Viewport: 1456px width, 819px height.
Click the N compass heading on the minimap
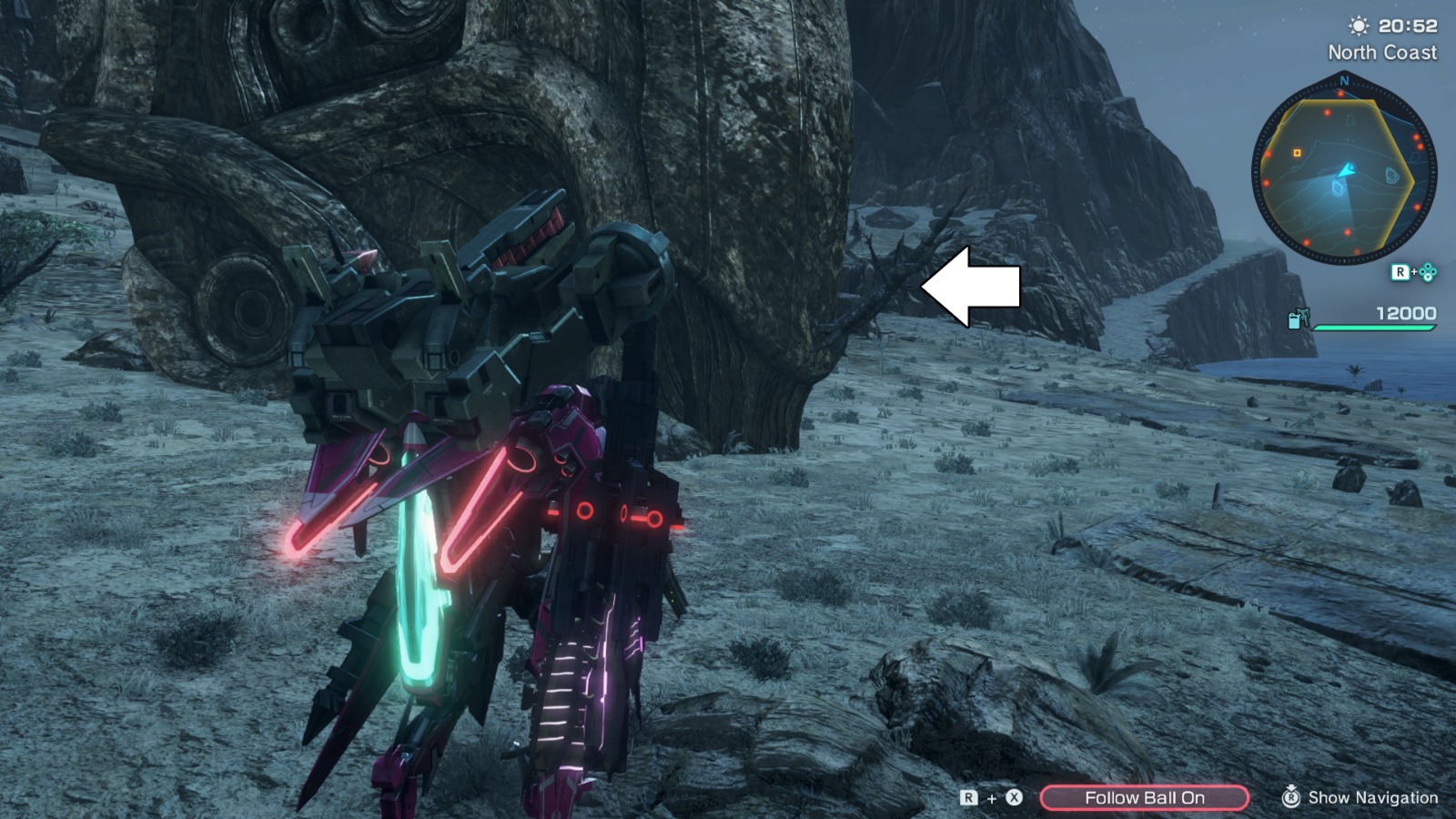coord(1343,80)
